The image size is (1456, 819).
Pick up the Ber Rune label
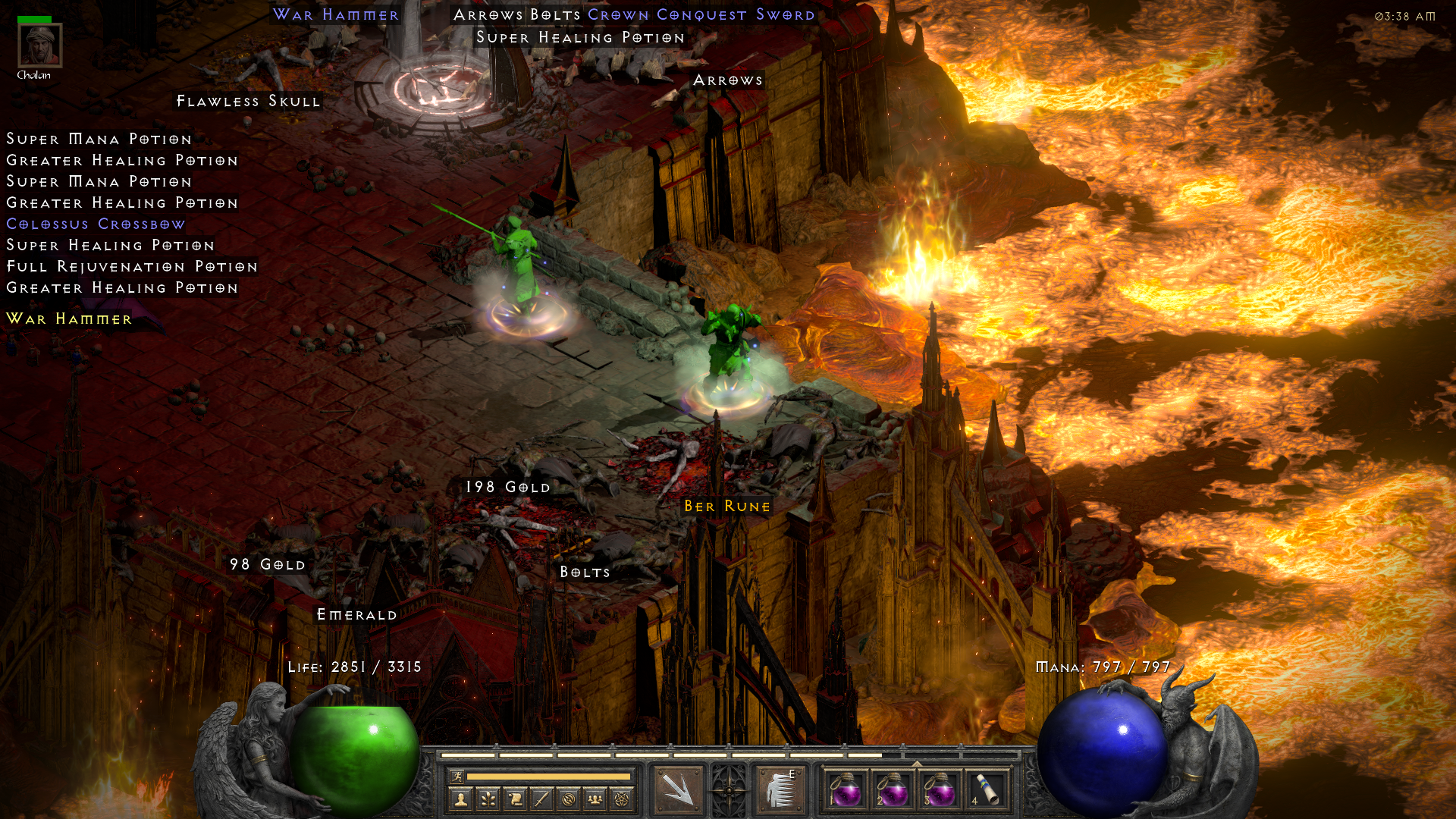point(726,507)
